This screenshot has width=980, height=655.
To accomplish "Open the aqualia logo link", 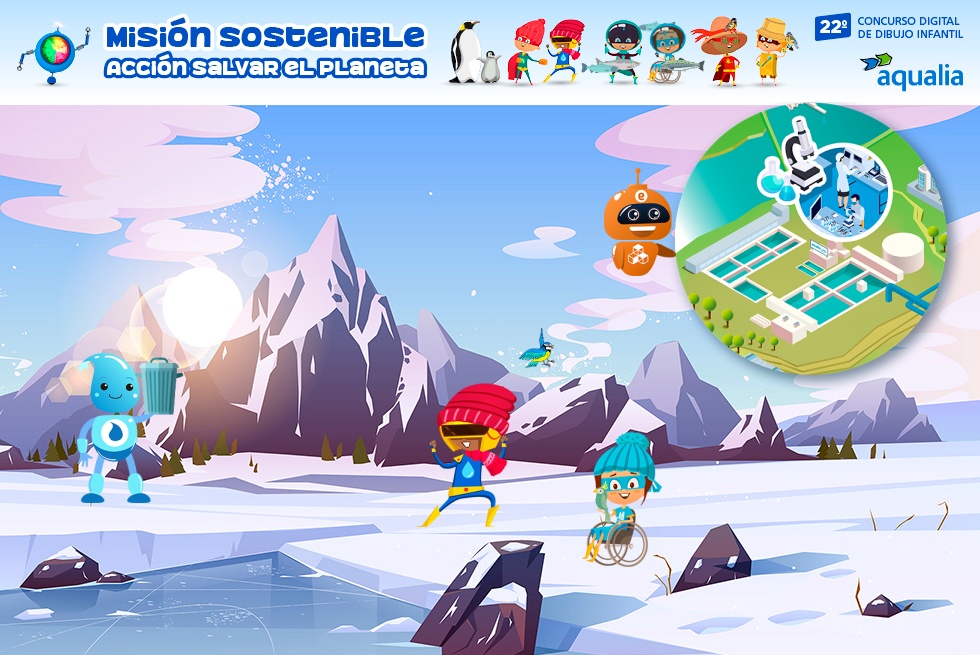I will coord(911,70).
